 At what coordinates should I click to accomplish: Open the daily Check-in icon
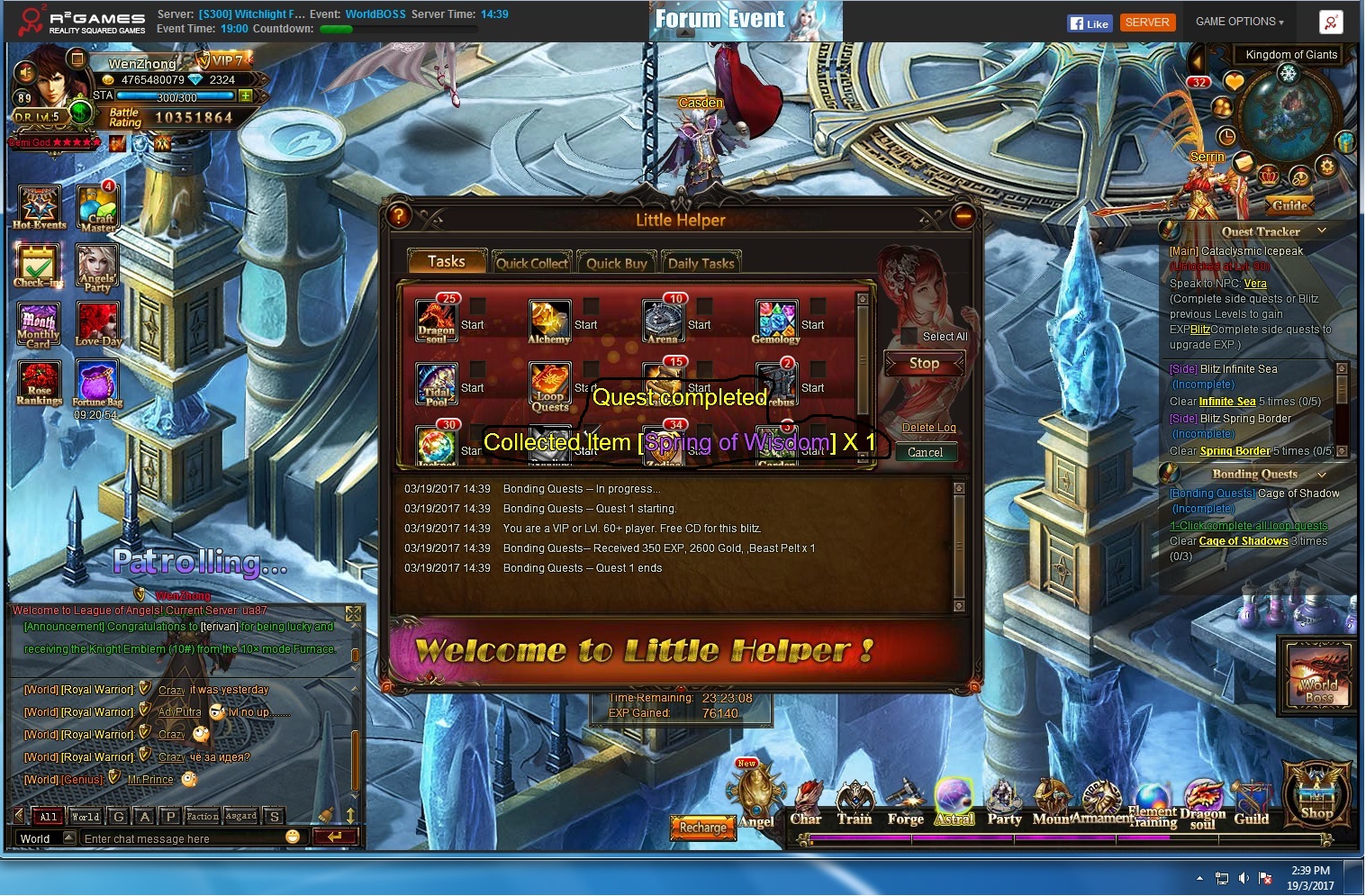coord(38,267)
